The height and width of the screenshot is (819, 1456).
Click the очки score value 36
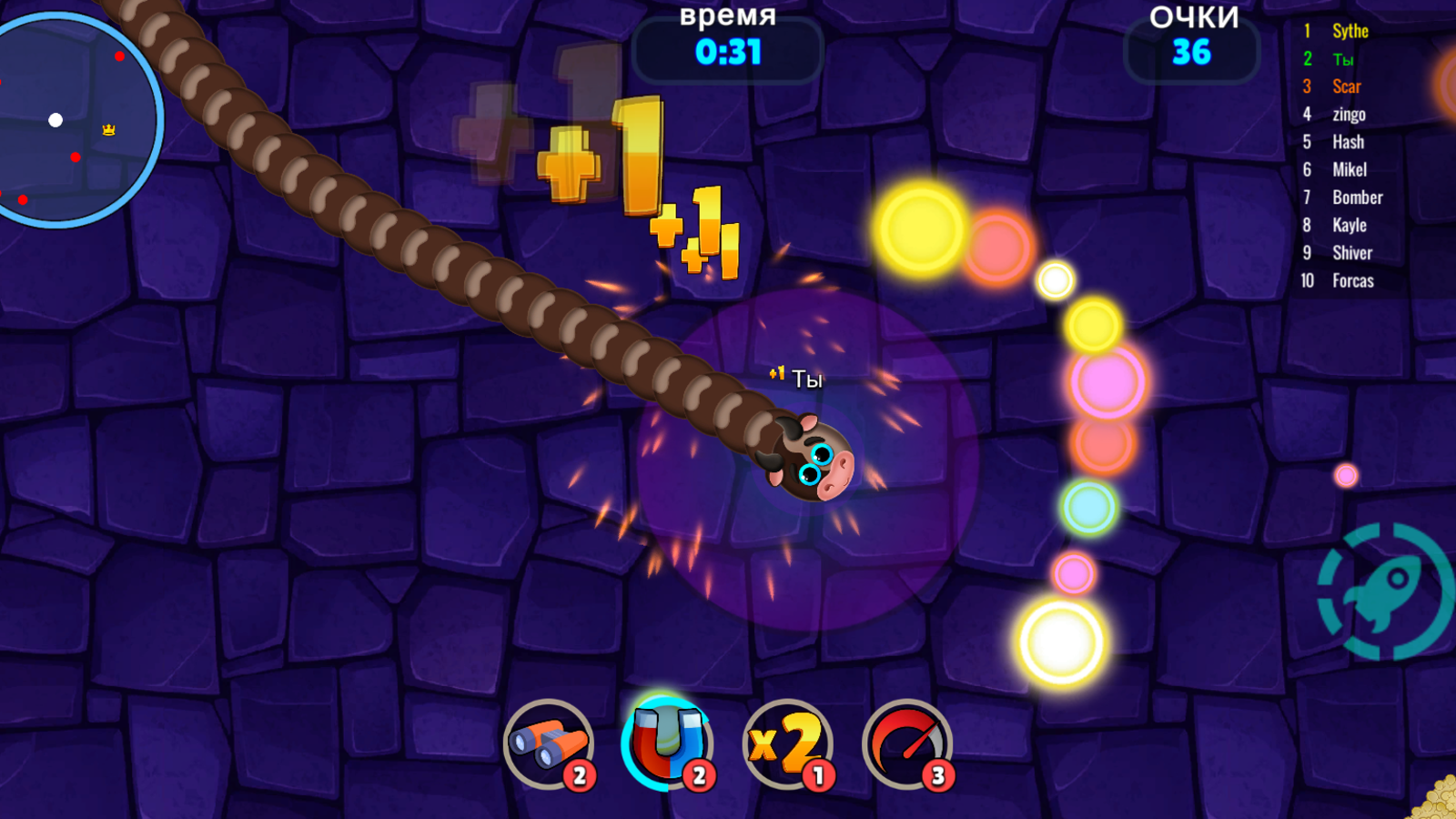[x=1193, y=52]
